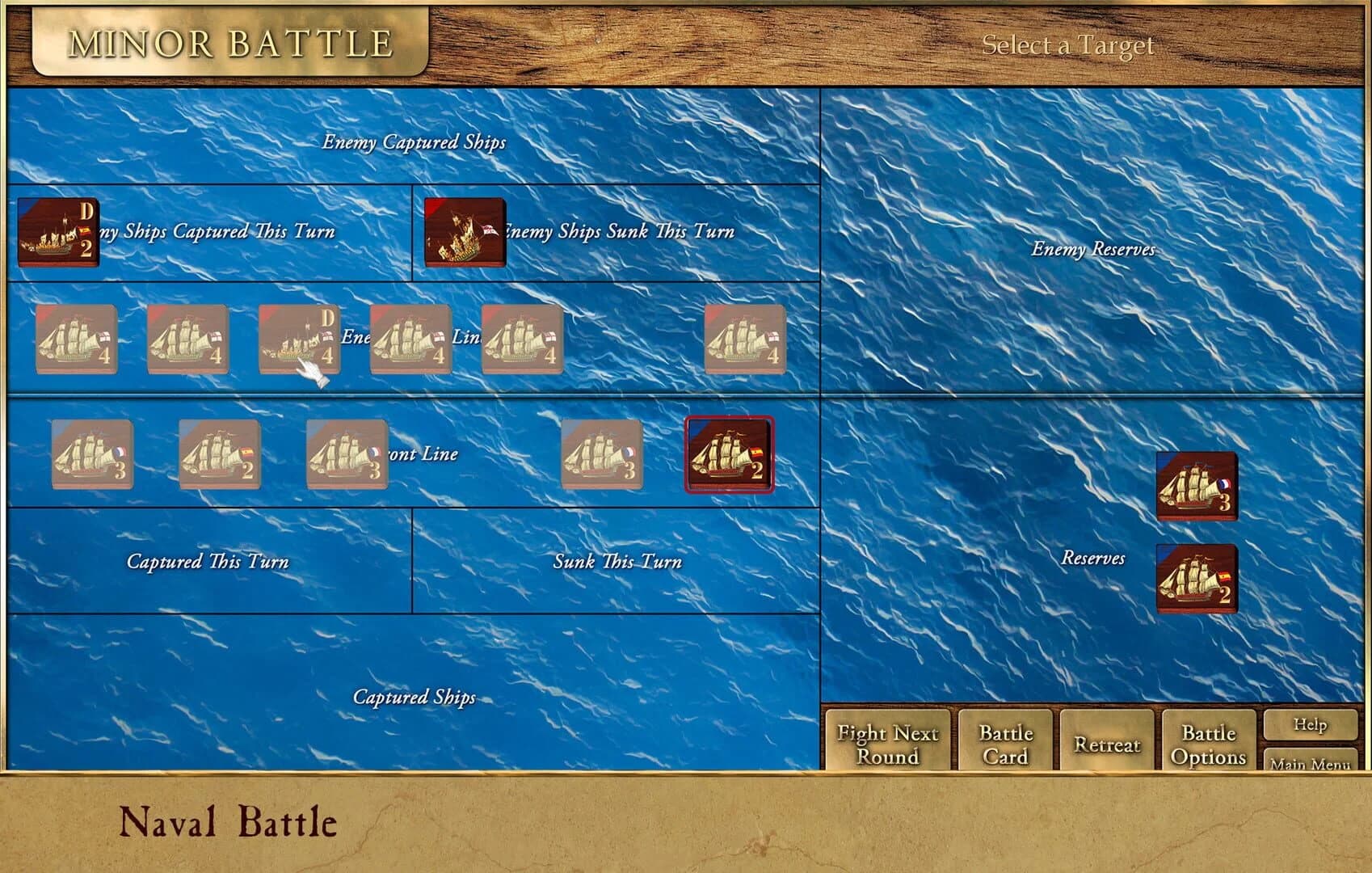
Task: Click the French strength-3 ship in Reserves
Action: pos(1196,485)
